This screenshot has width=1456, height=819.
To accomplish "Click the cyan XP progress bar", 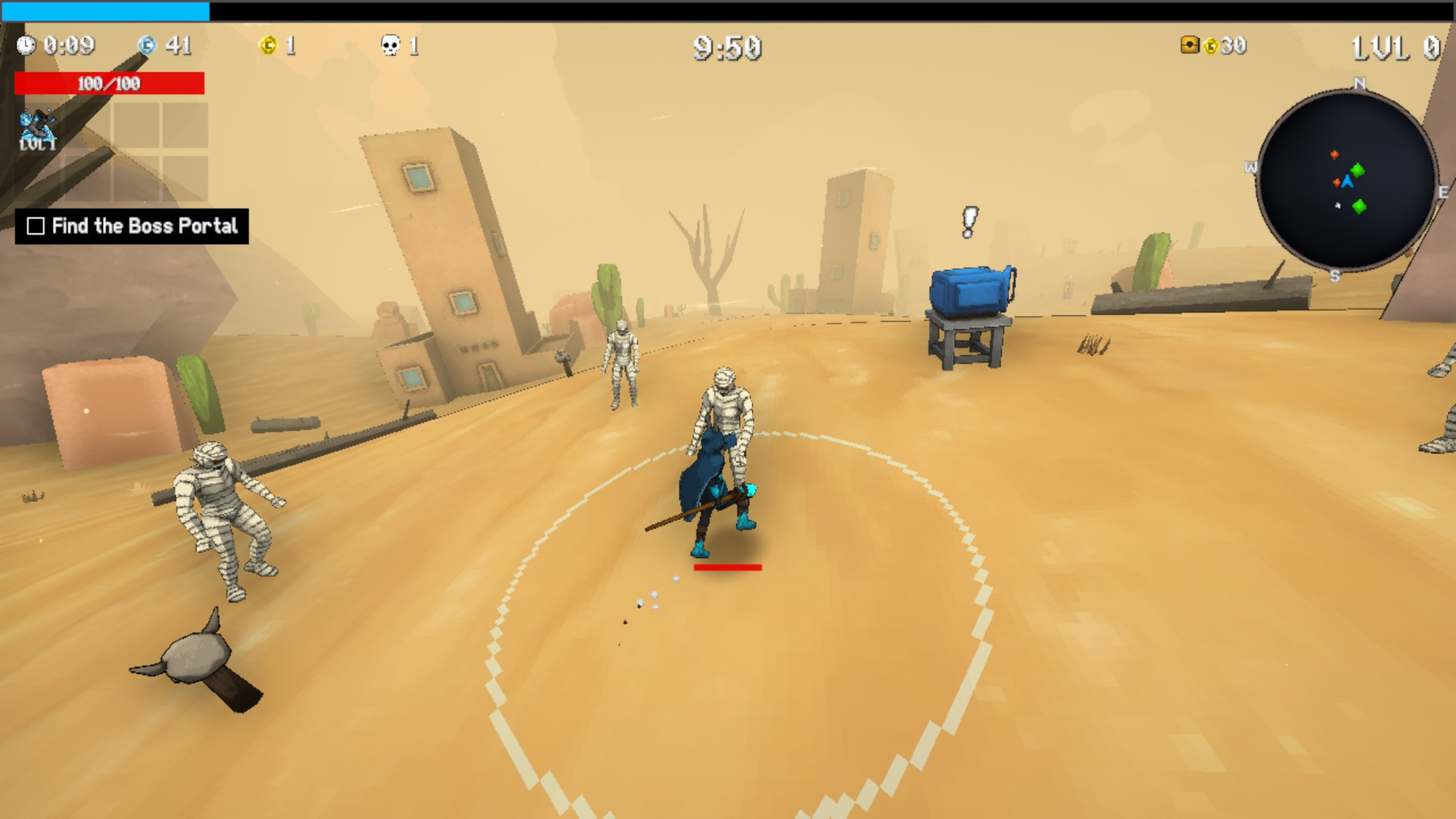I will (105, 10).
